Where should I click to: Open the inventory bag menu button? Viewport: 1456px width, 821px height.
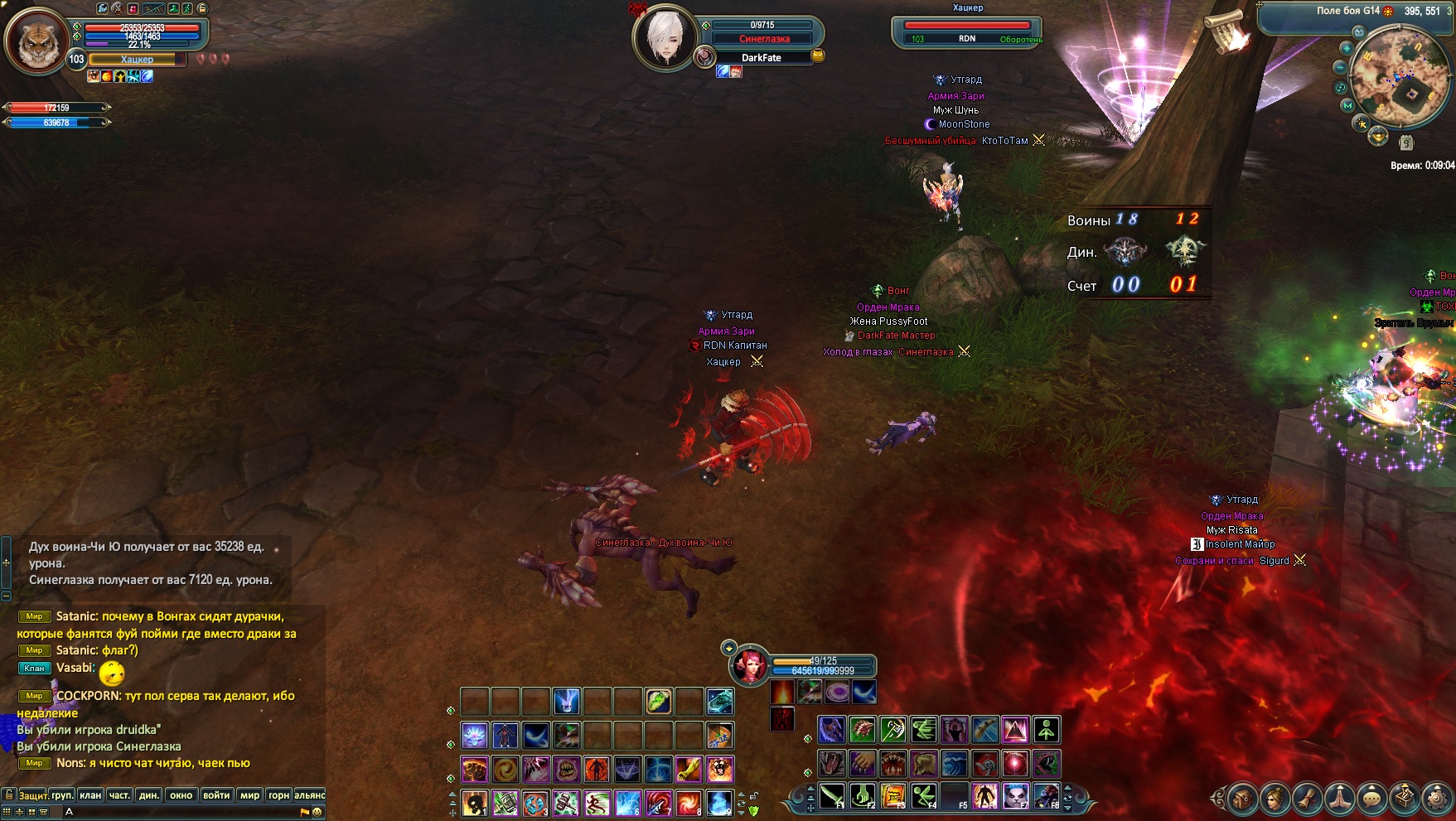[x=1241, y=799]
